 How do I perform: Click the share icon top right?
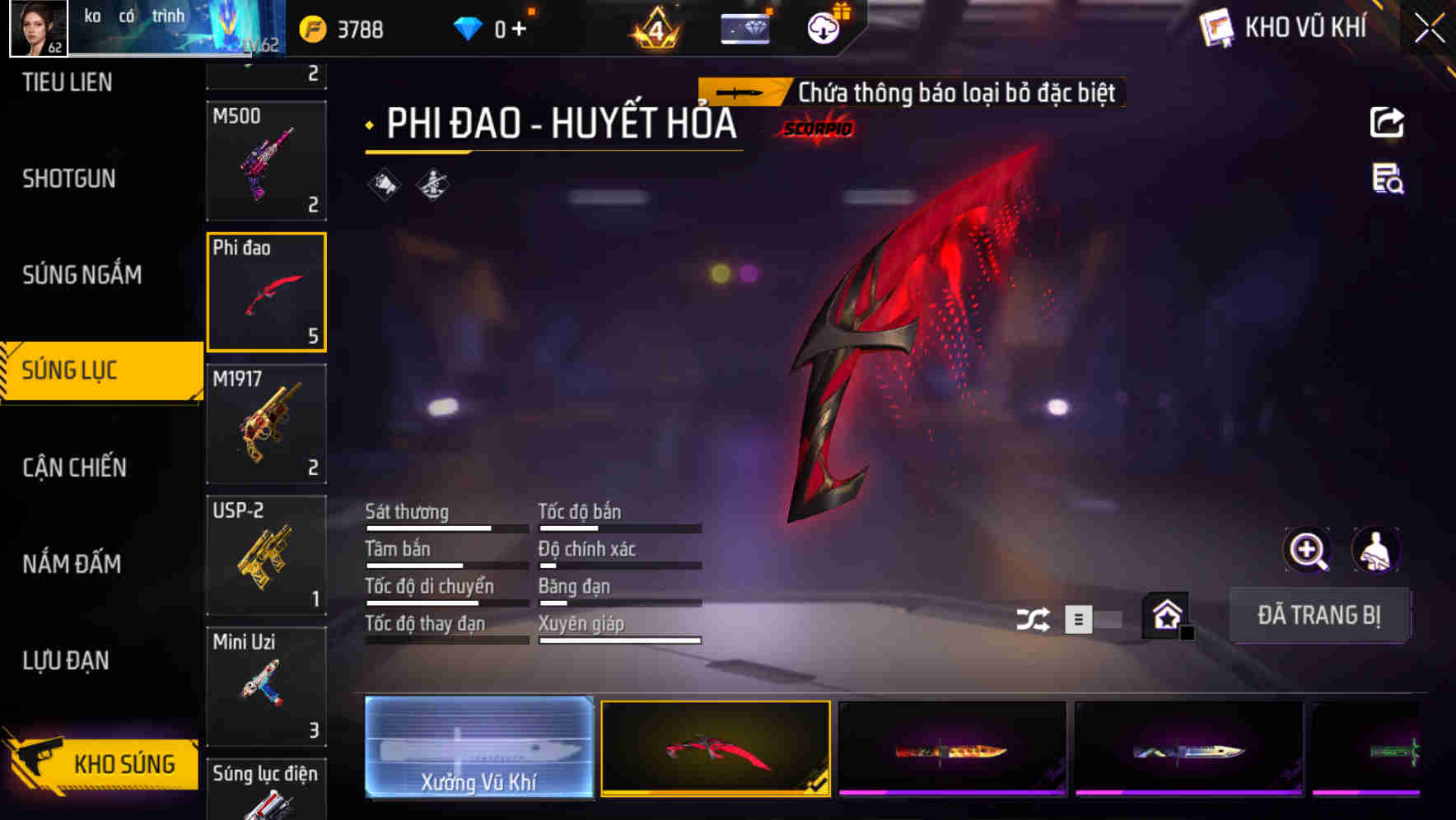(1387, 122)
